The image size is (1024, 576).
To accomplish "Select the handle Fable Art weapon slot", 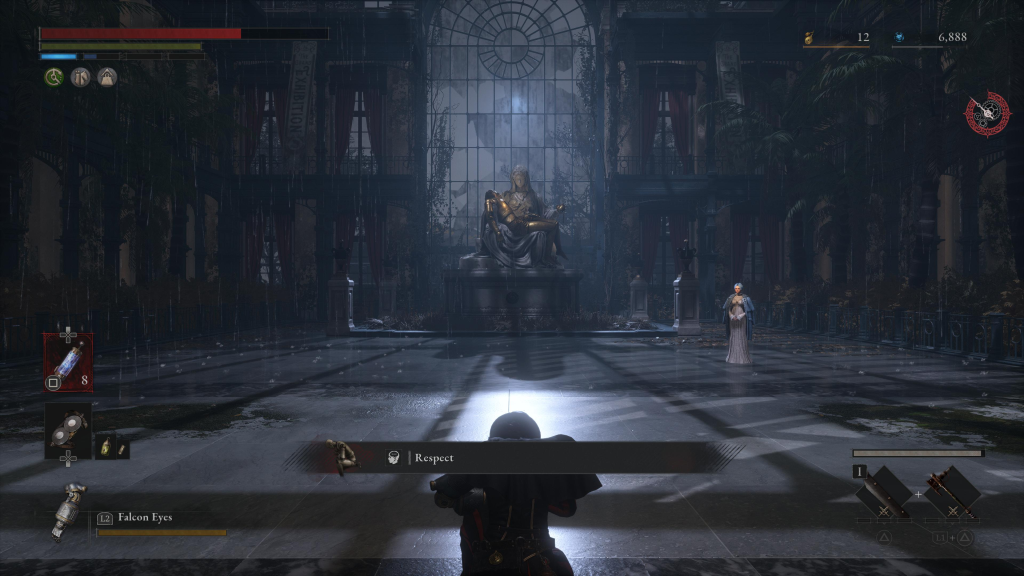I will [950, 493].
